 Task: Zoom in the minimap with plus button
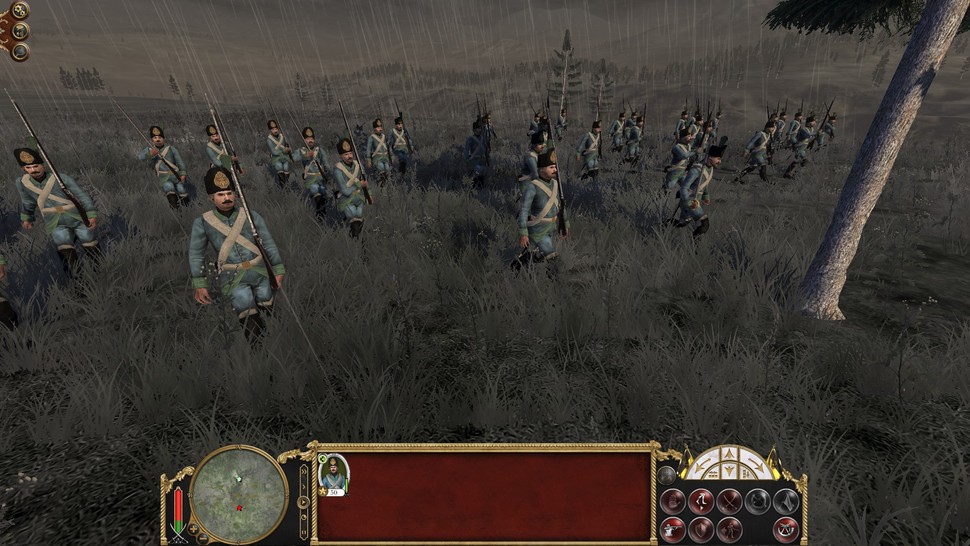tap(193, 528)
